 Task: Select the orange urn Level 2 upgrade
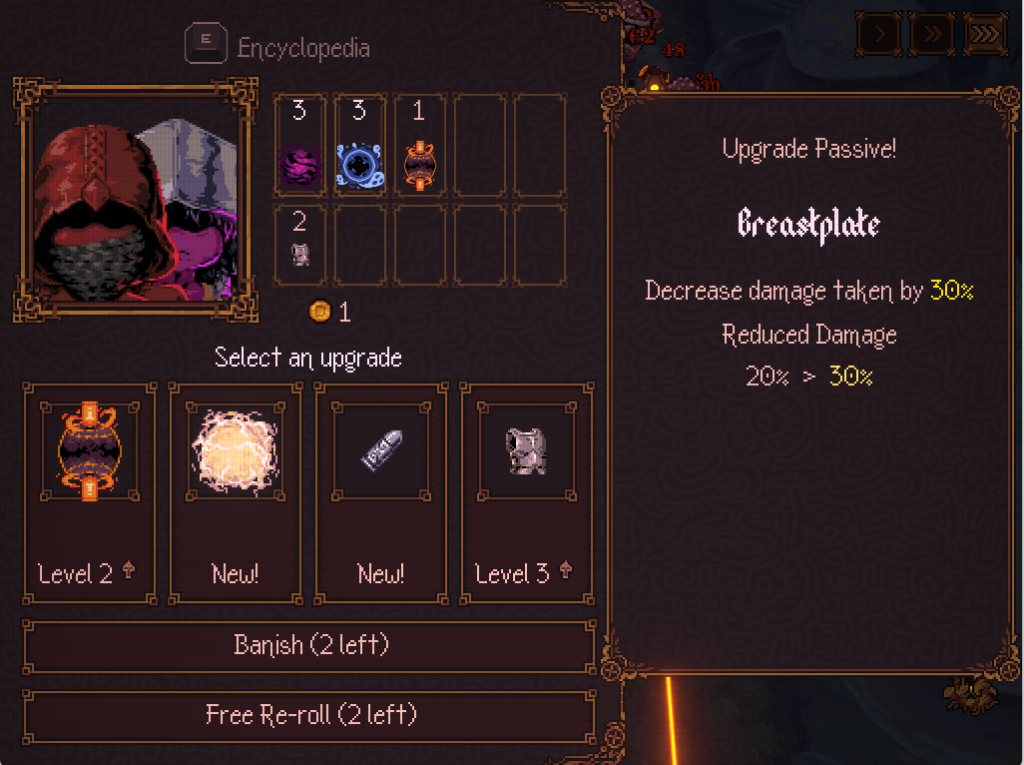point(89,494)
